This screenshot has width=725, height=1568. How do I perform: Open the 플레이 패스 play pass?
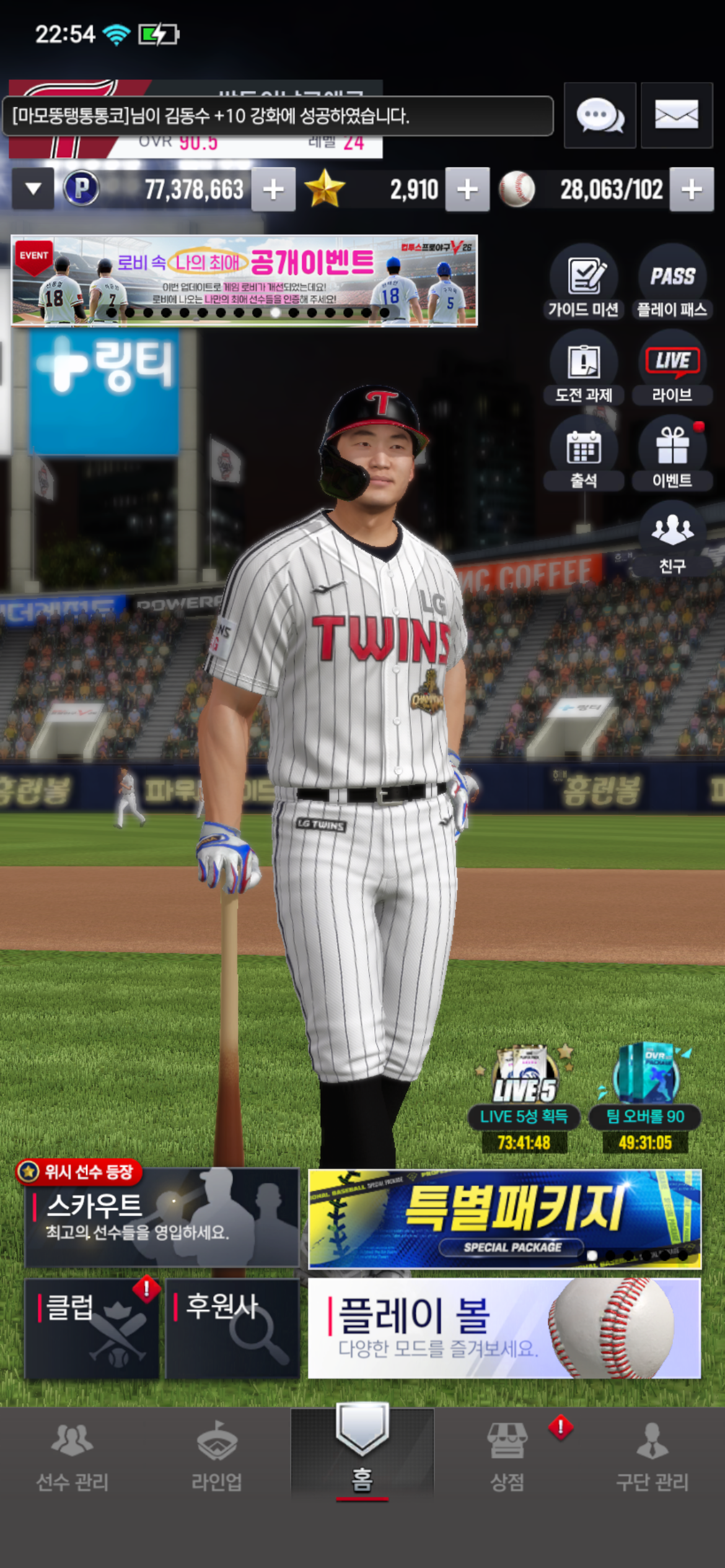point(672,282)
